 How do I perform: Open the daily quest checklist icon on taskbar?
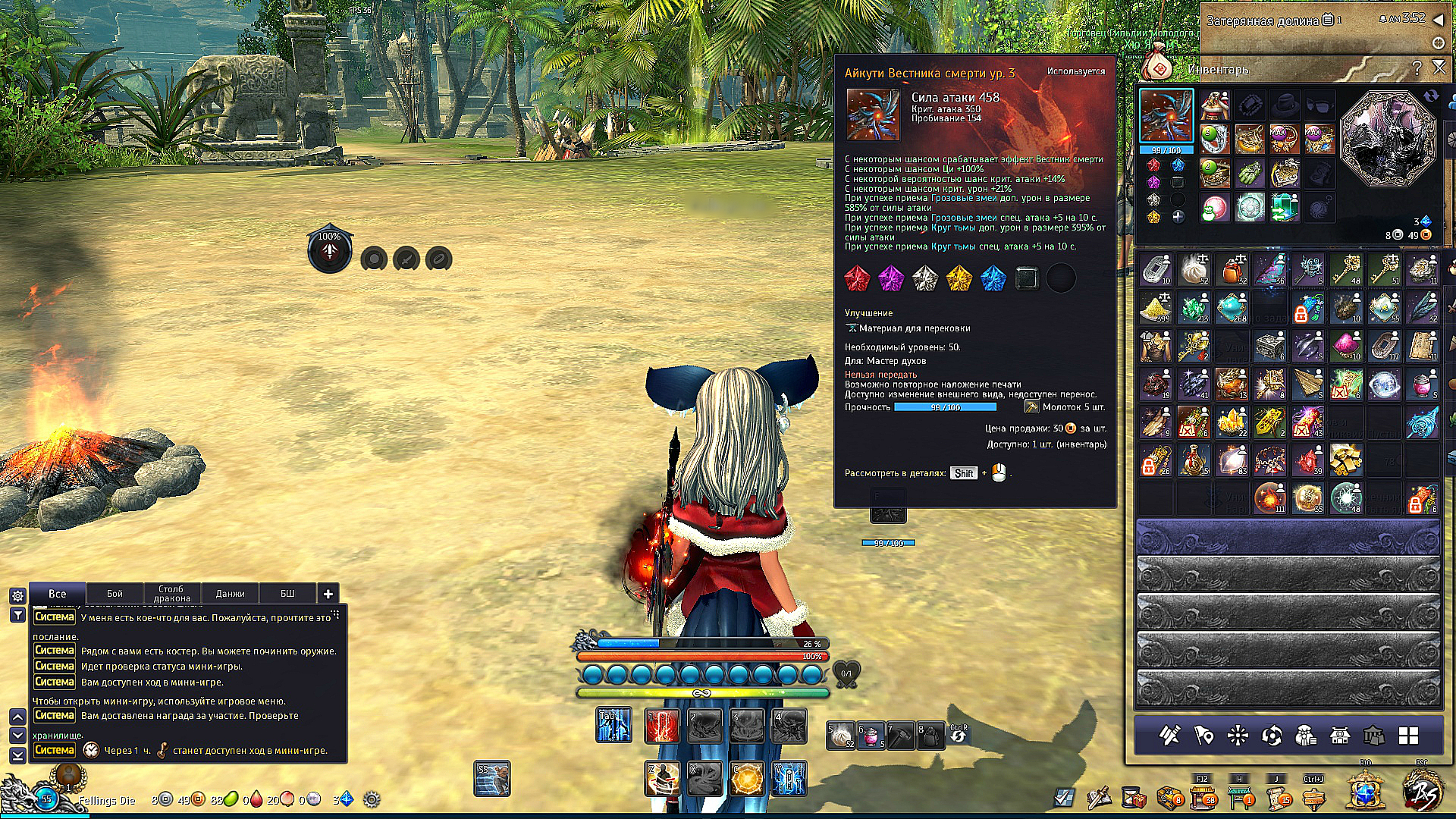(1064, 799)
